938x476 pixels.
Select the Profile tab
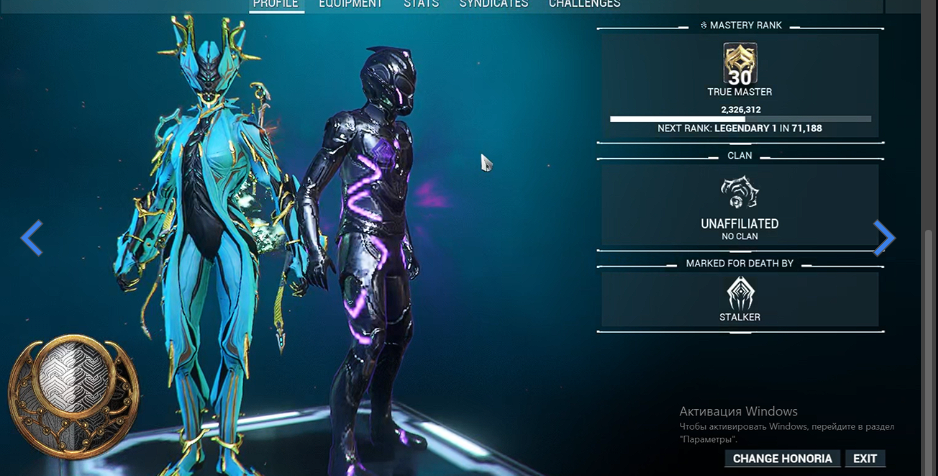tap(275, 4)
